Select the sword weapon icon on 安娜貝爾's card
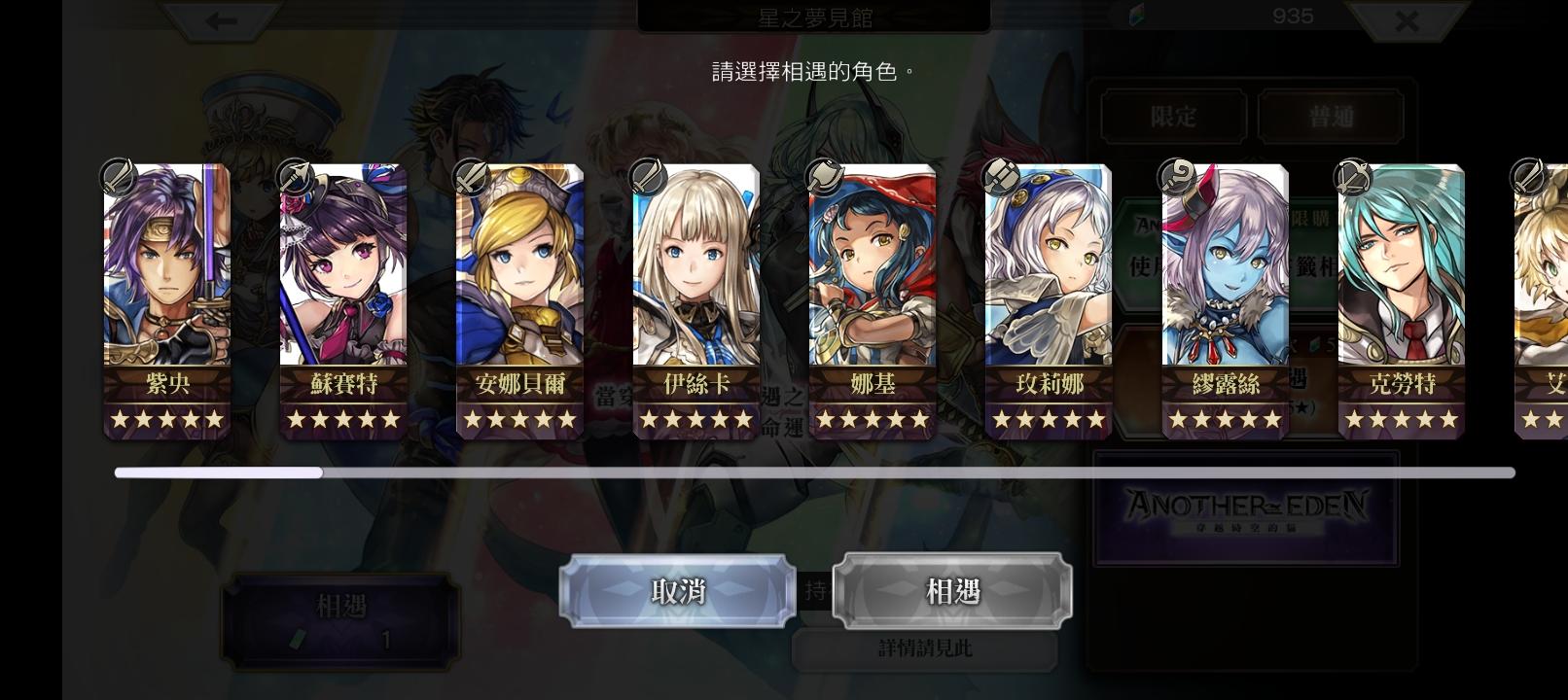 pos(473,176)
